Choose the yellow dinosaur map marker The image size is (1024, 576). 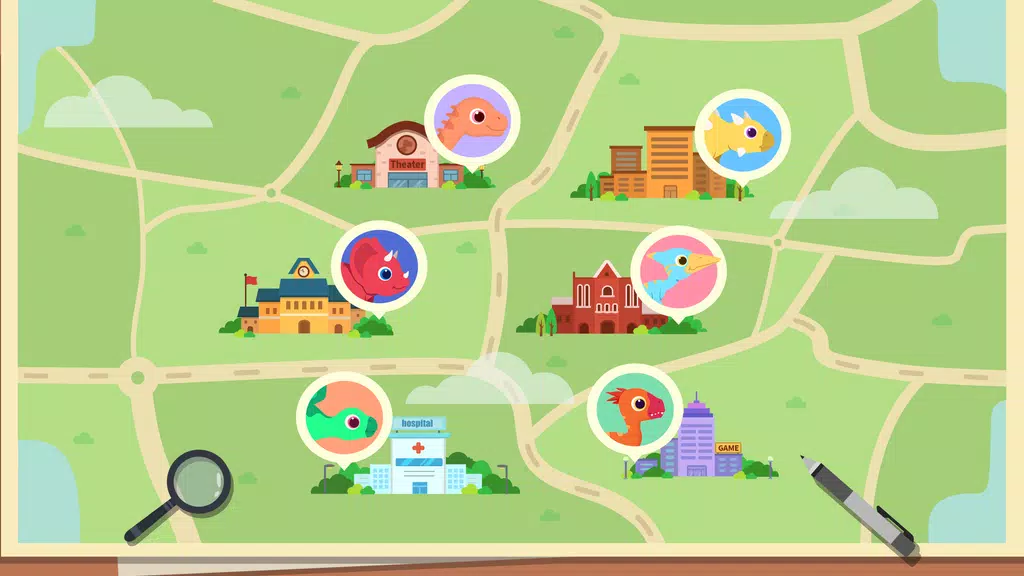coord(742,135)
